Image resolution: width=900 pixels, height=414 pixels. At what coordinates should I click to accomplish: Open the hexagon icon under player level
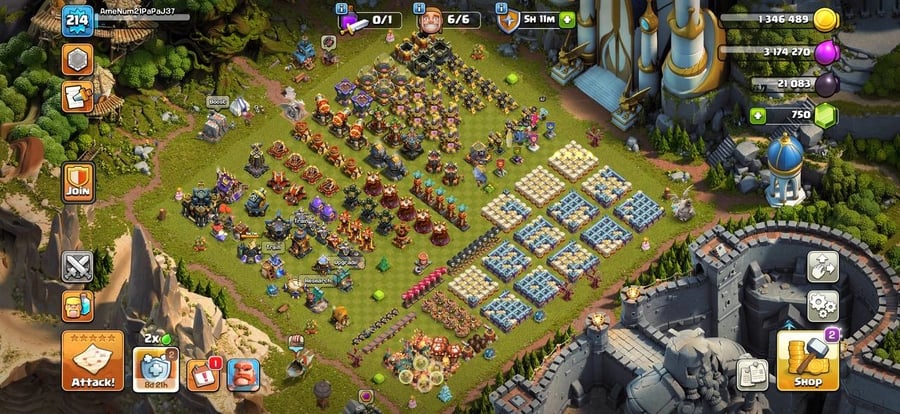click(x=77, y=60)
